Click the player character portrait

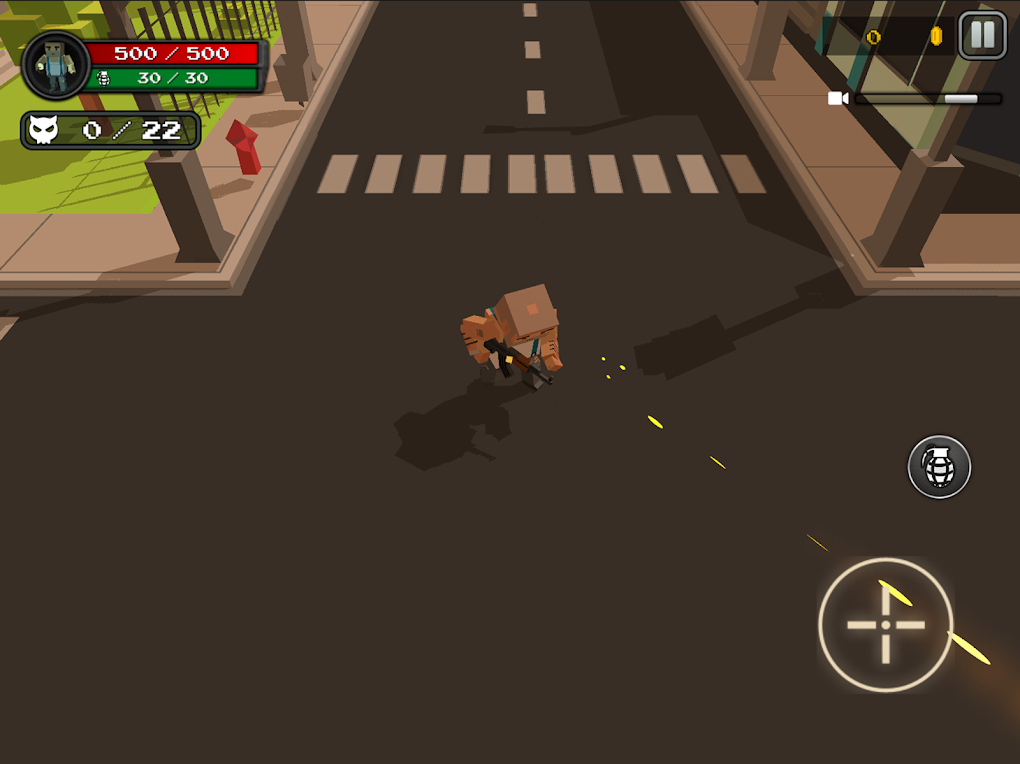[x=56, y=66]
